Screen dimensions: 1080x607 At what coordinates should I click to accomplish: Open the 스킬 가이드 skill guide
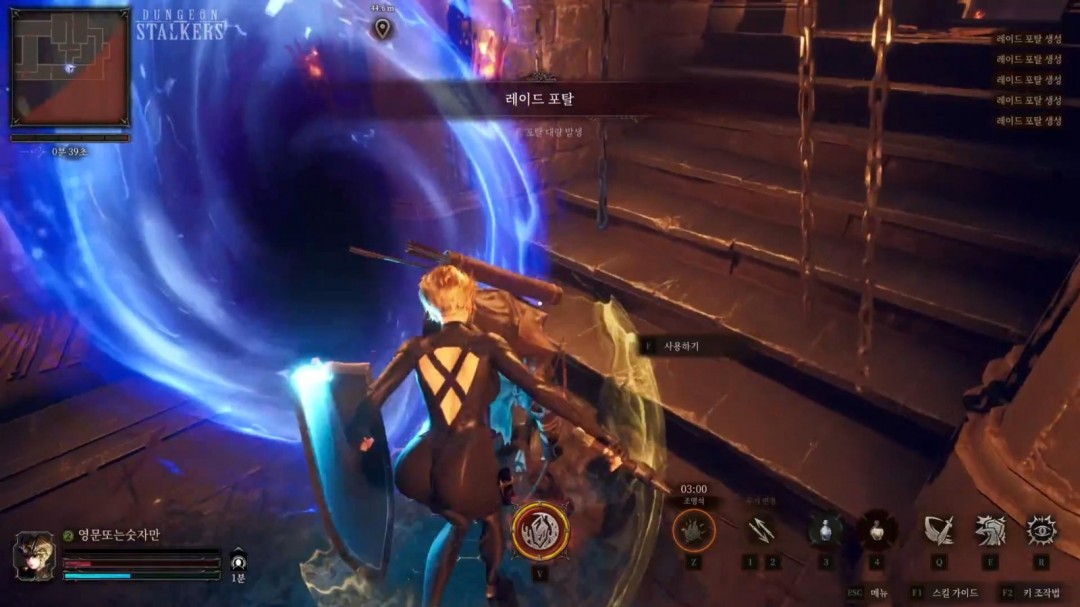click(x=957, y=593)
